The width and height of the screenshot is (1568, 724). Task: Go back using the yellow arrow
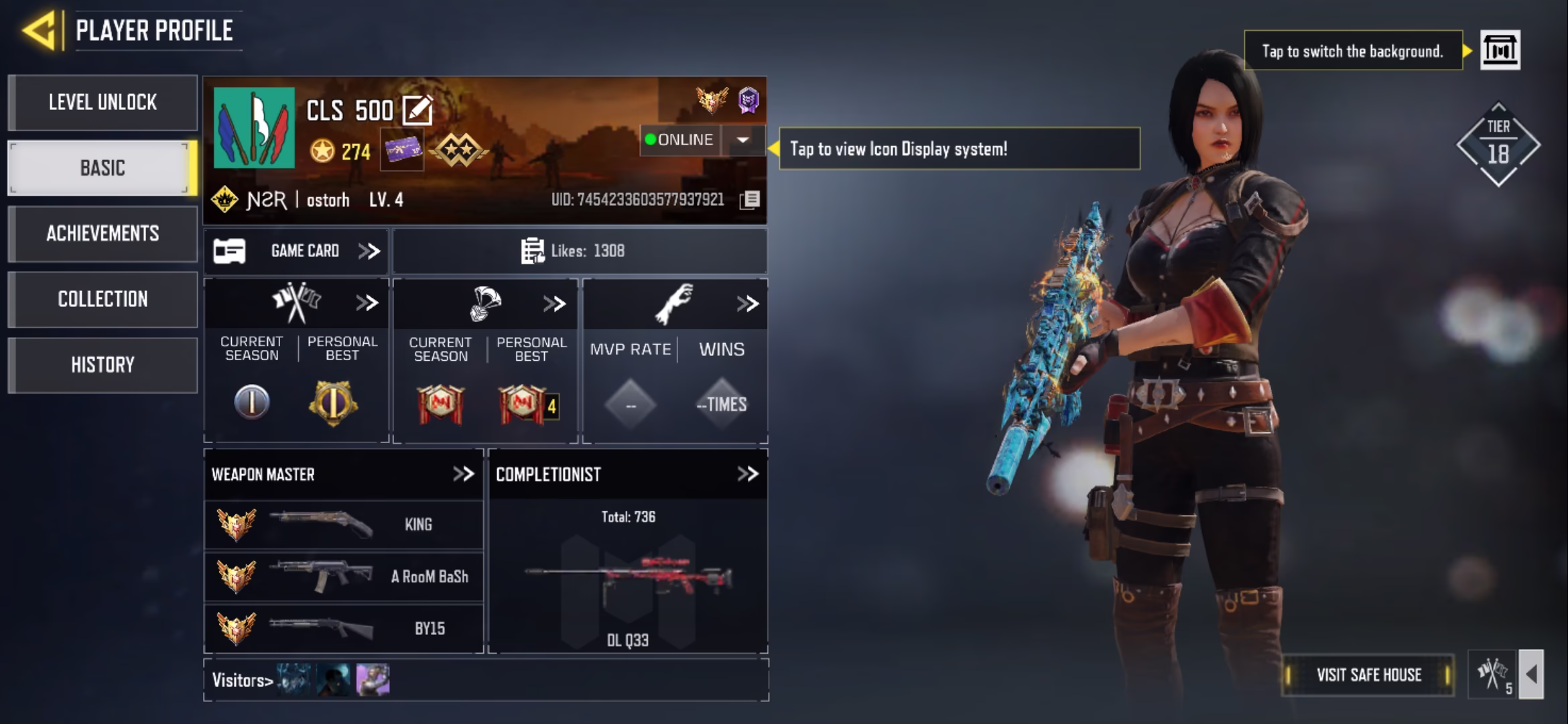pyautogui.click(x=39, y=31)
